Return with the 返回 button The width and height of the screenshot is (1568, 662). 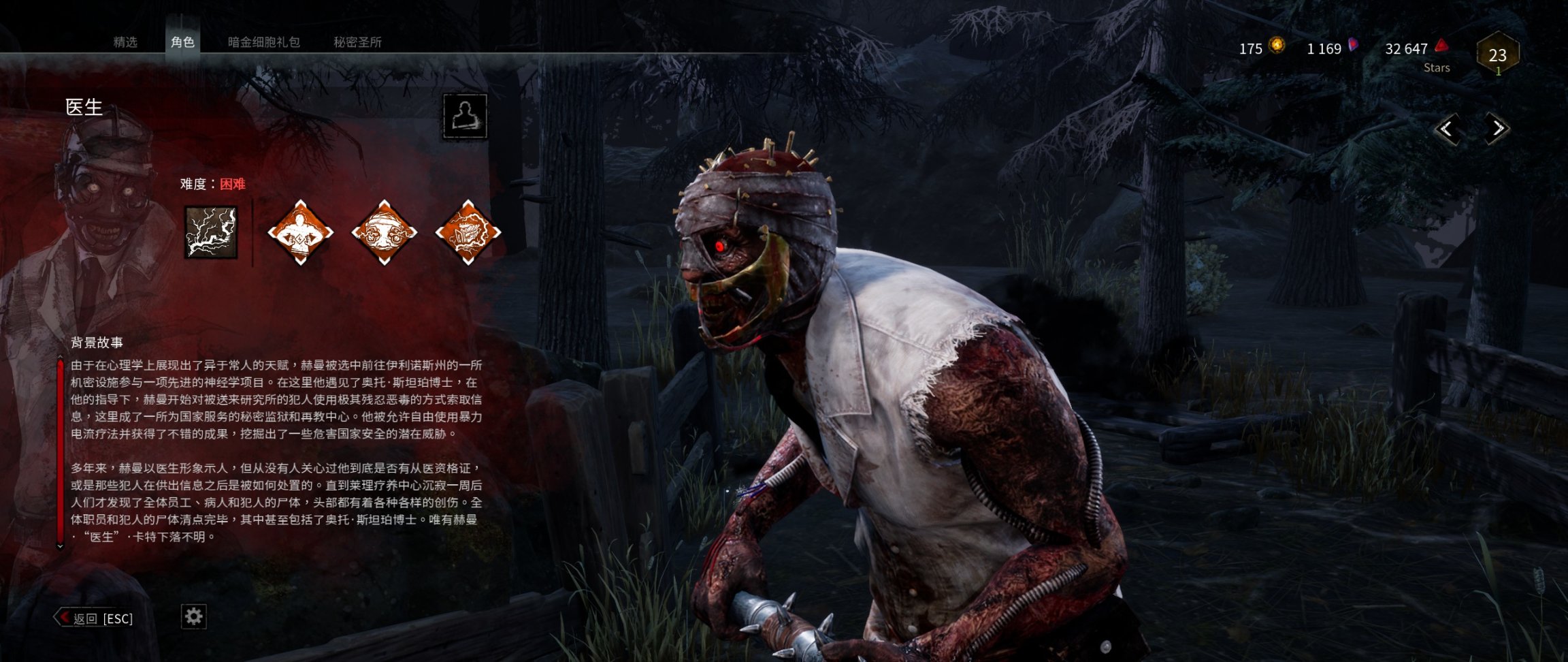[94, 618]
